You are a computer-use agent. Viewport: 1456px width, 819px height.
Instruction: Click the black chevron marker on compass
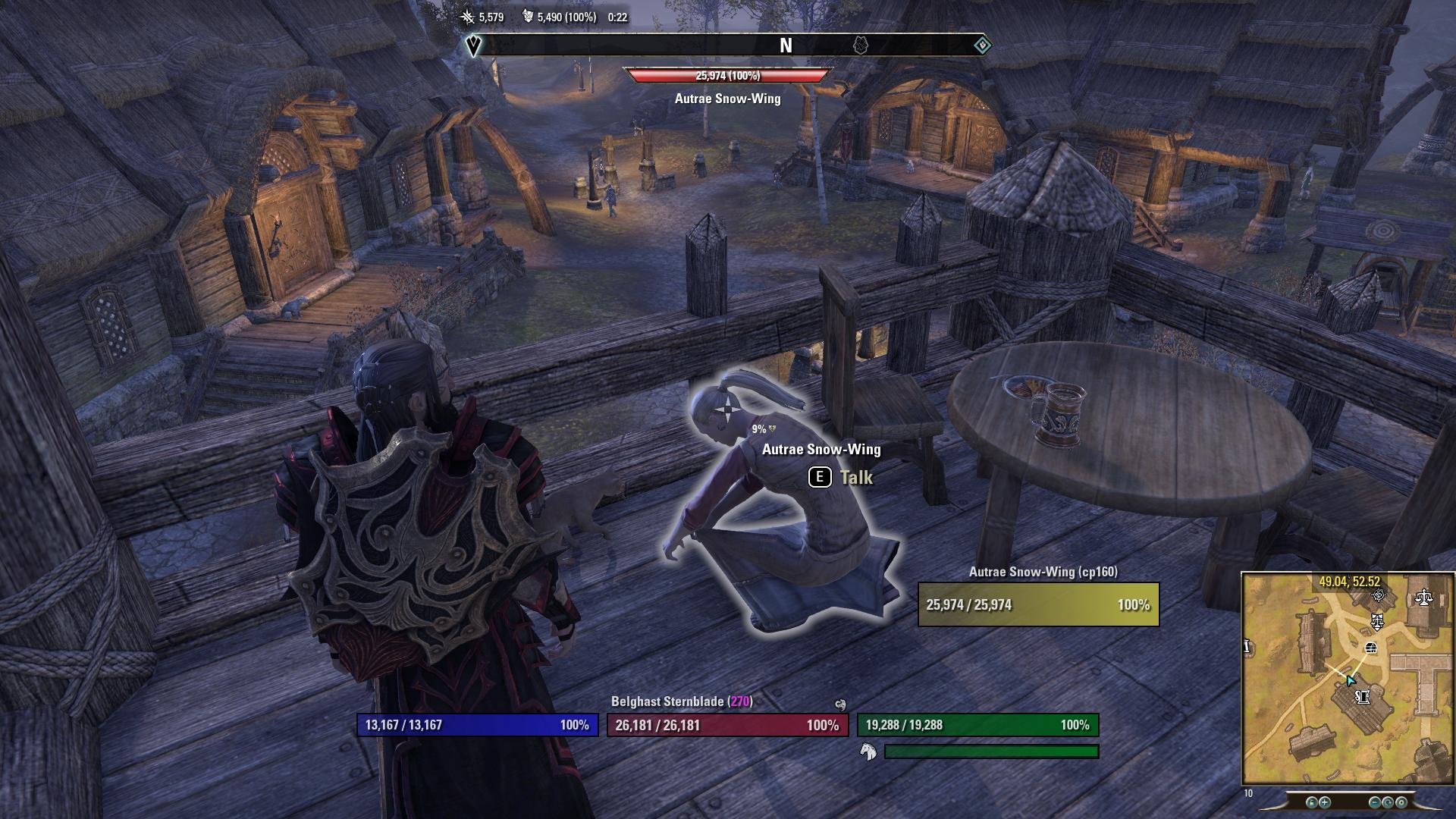[x=473, y=45]
